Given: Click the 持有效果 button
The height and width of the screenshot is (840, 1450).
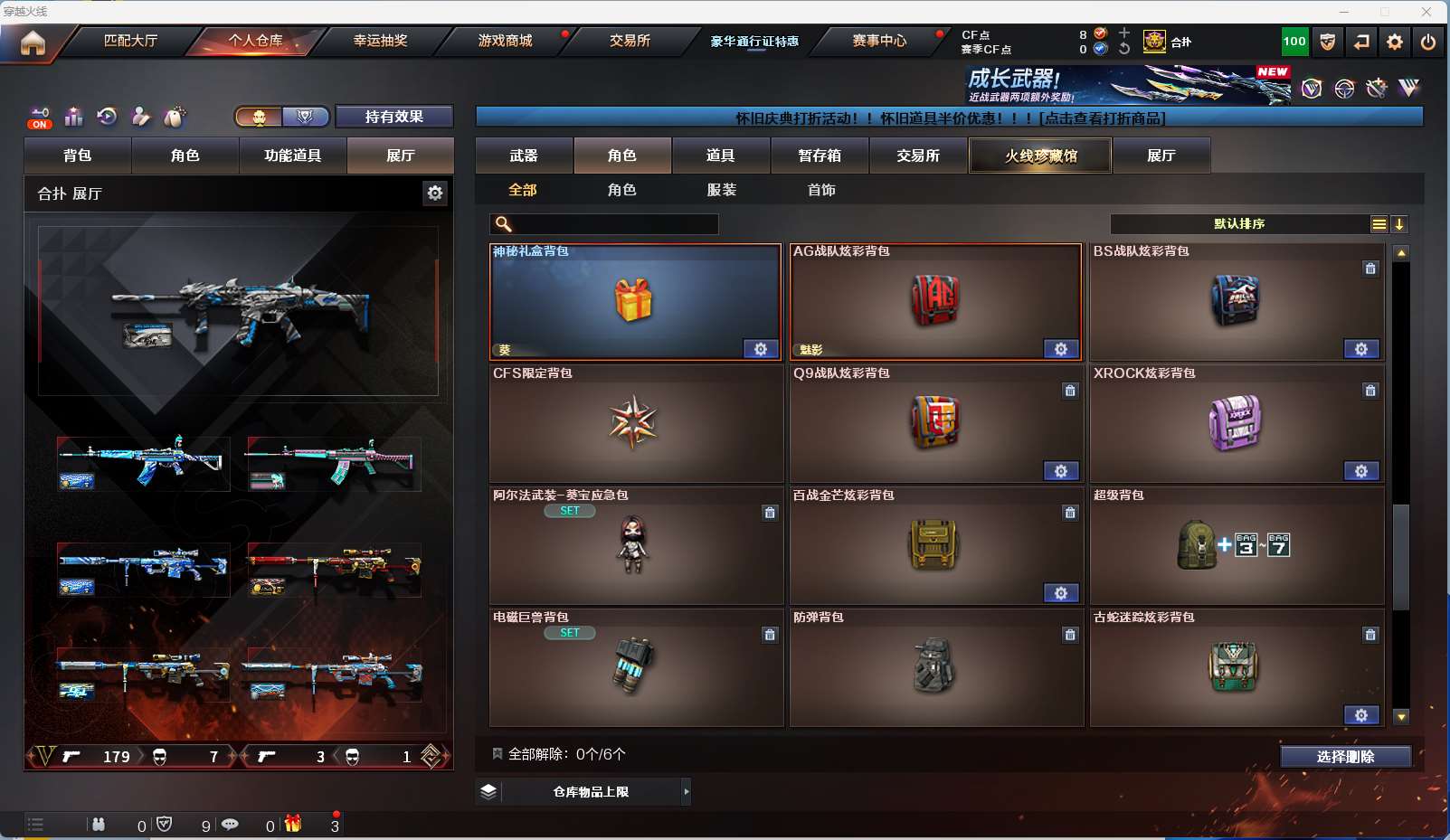Looking at the screenshot, I should [x=393, y=117].
